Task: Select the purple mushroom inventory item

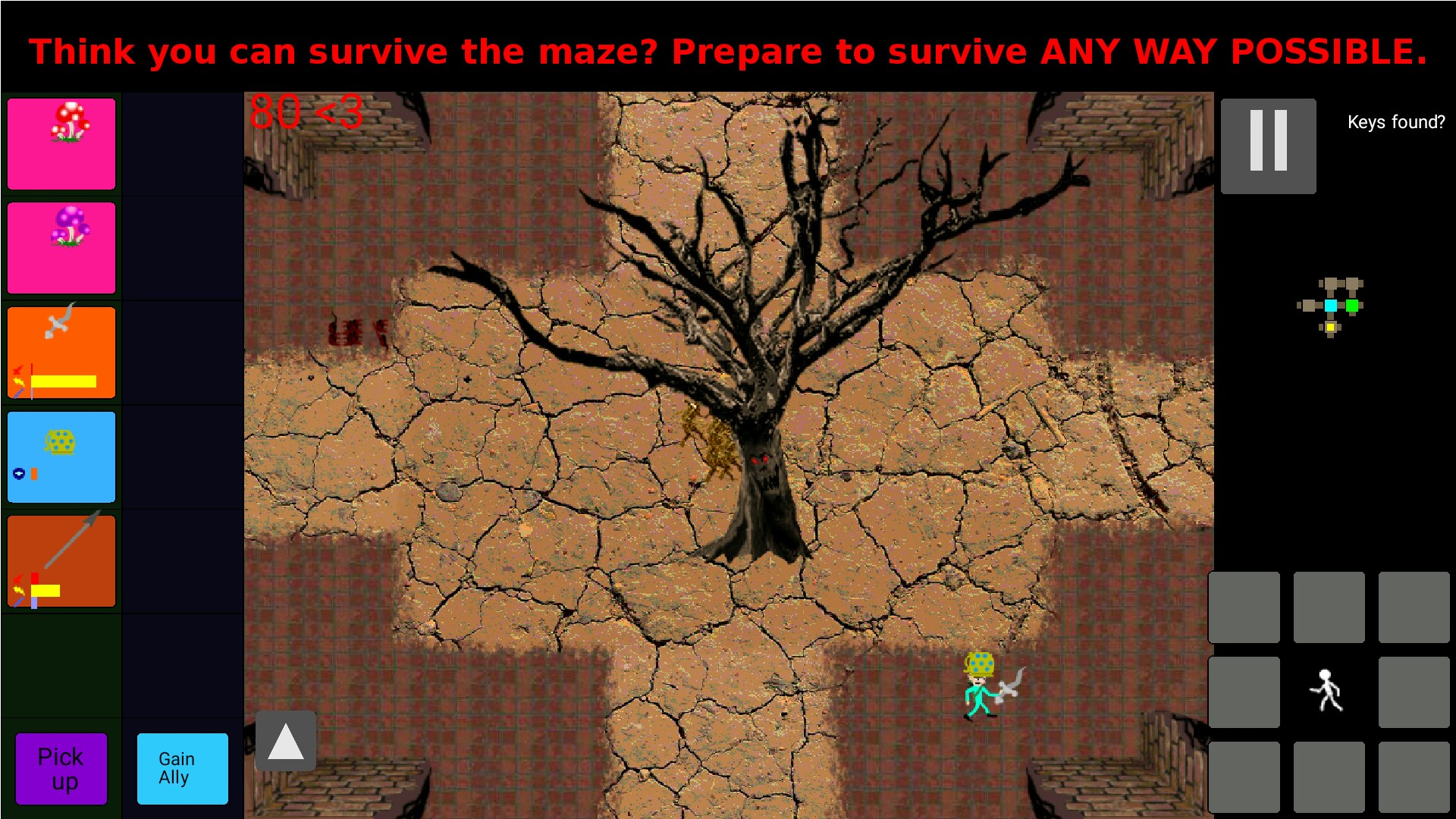Action: (x=61, y=248)
